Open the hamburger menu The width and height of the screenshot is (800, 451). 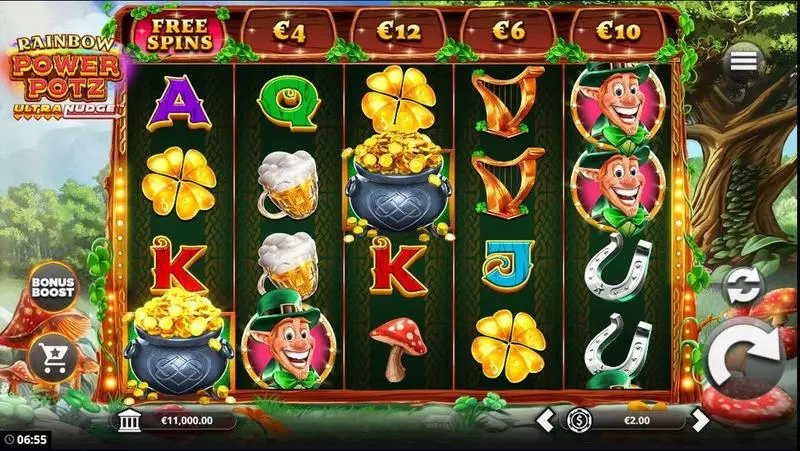pos(743,62)
